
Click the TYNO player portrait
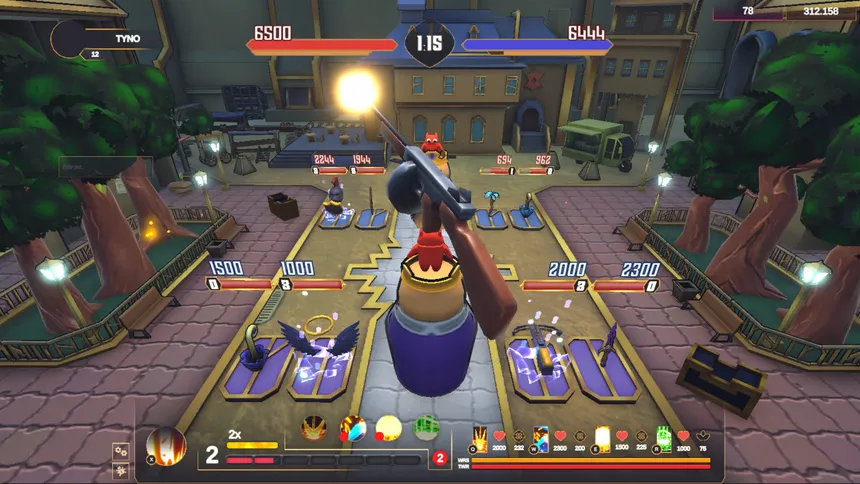[x=70, y=39]
